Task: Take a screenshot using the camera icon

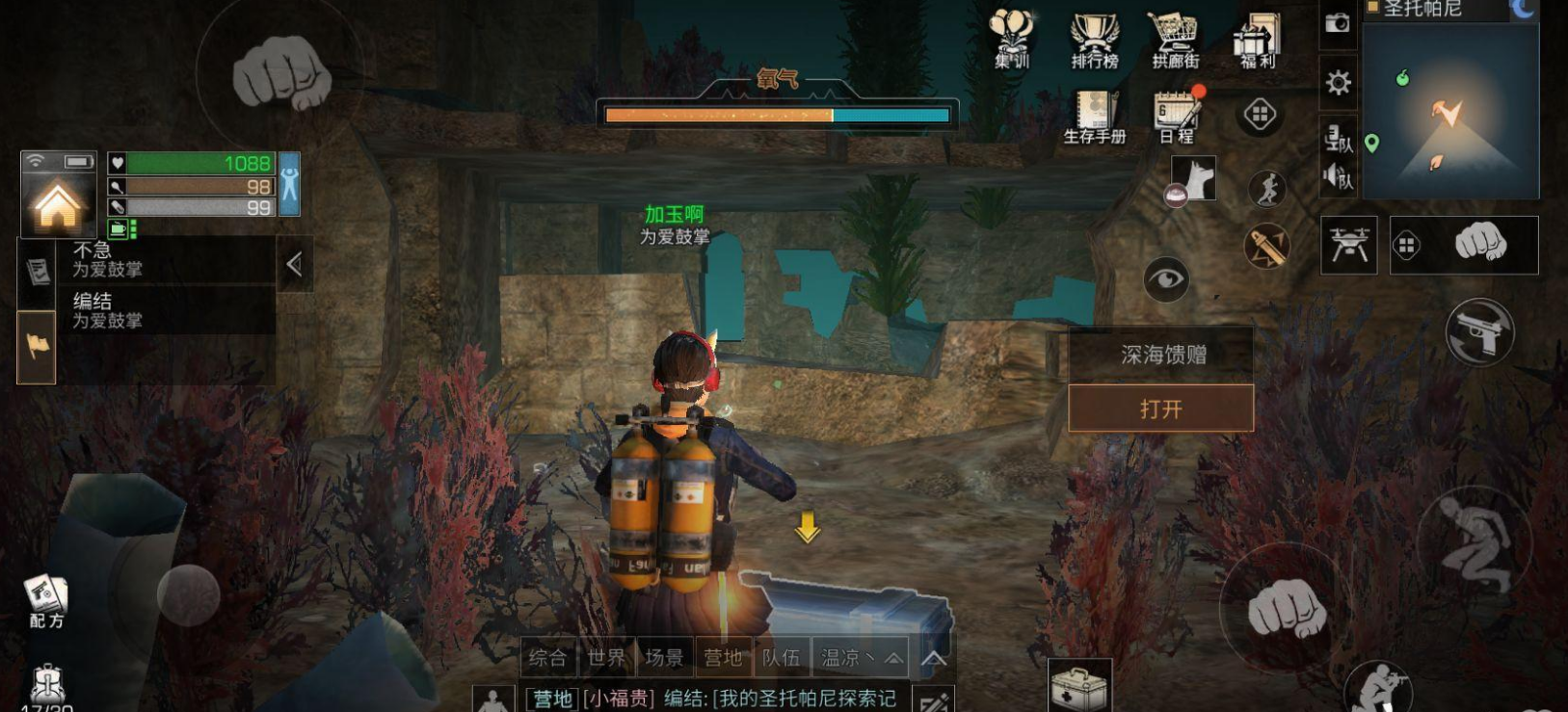Action: pos(1336,24)
